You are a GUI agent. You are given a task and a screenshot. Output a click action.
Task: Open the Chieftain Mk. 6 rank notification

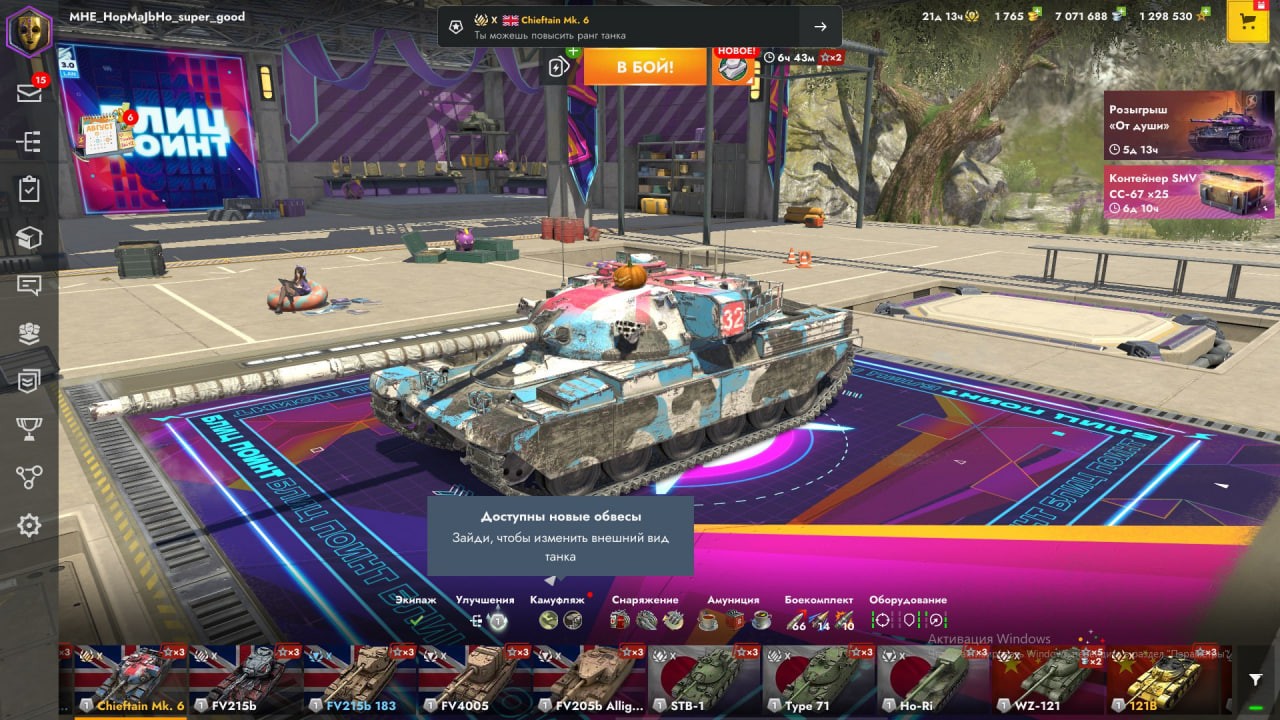[x=639, y=27]
